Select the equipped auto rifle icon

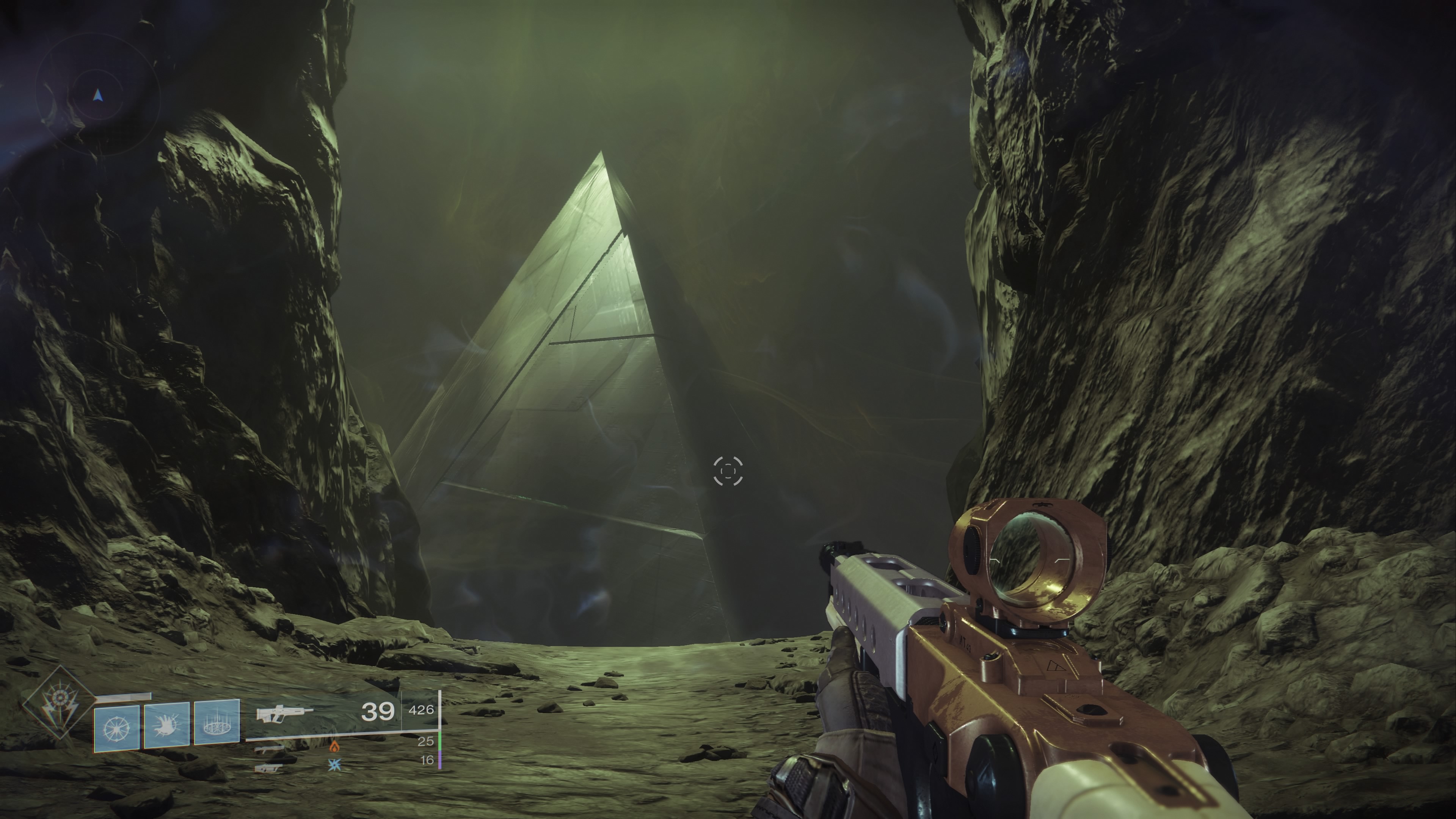tap(284, 713)
